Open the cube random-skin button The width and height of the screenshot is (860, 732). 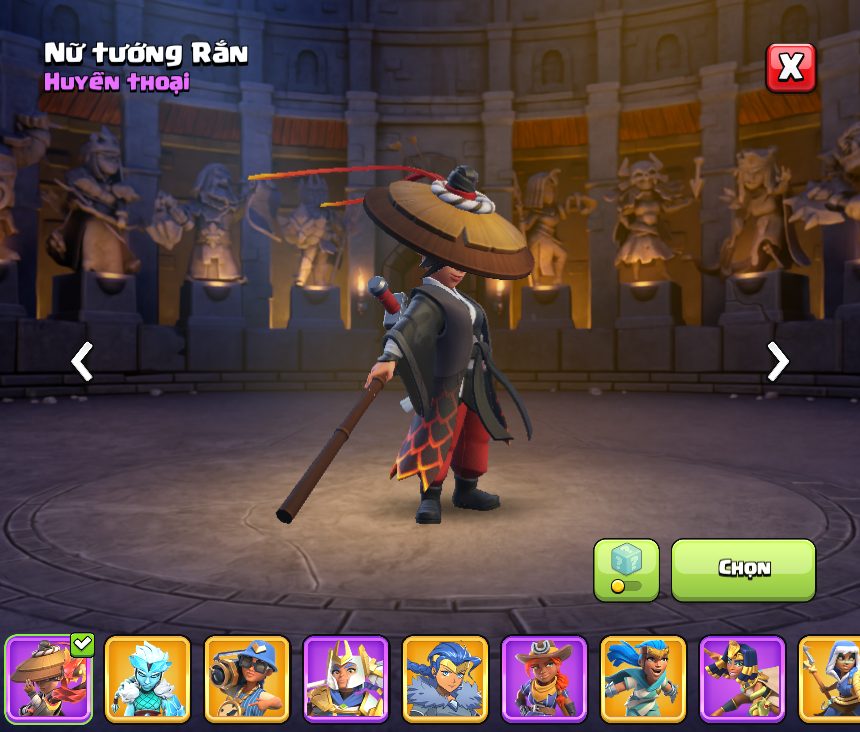coord(626,569)
